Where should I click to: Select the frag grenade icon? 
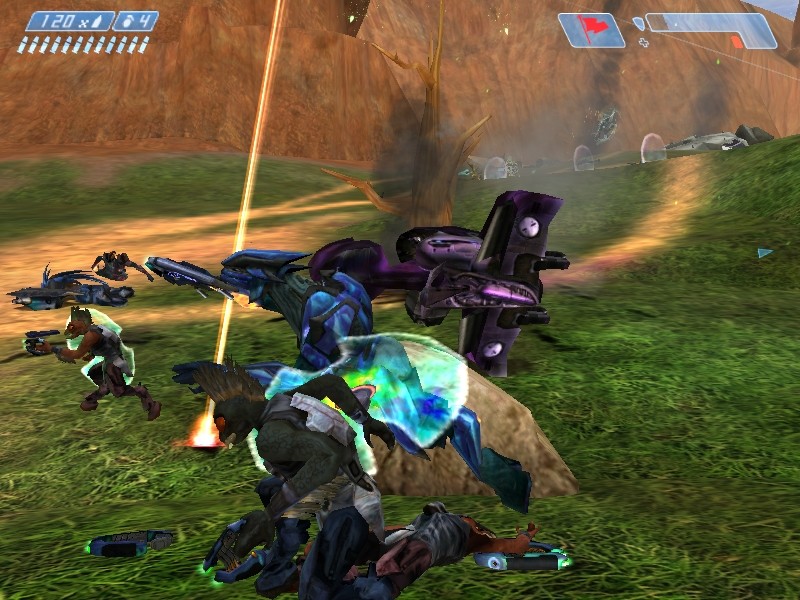[124, 20]
